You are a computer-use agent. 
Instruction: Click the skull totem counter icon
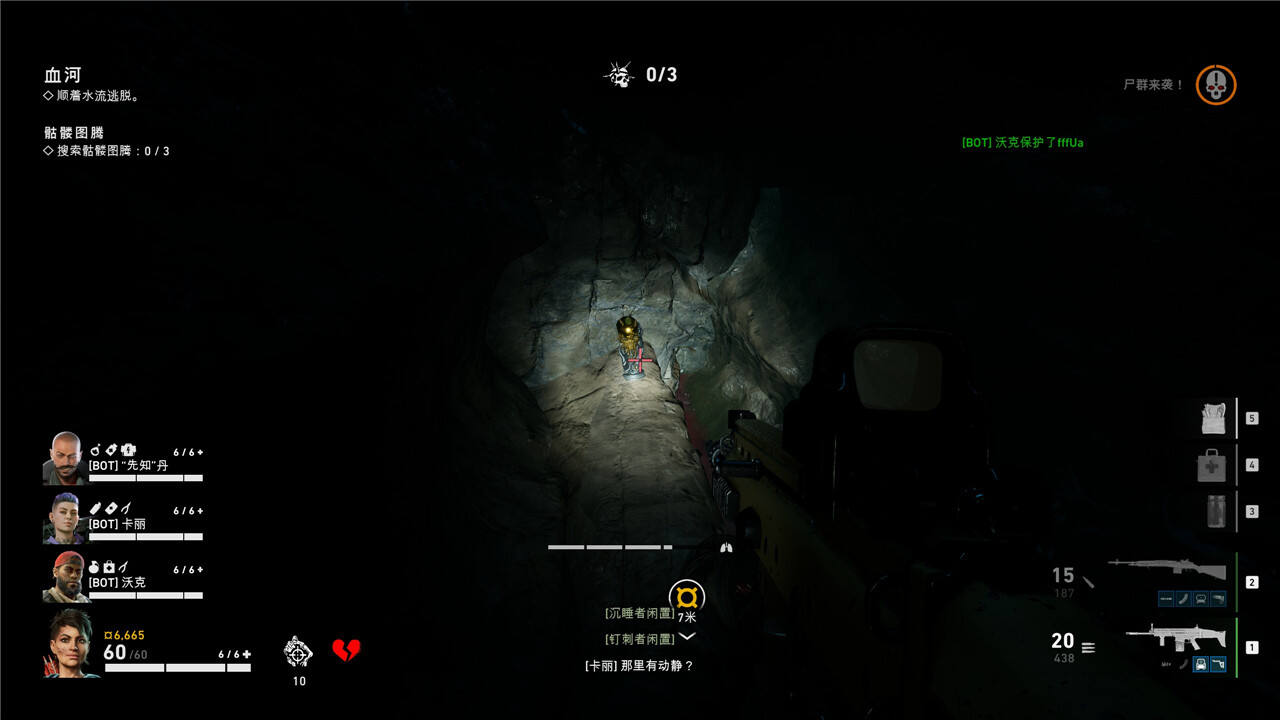pos(619,74)
